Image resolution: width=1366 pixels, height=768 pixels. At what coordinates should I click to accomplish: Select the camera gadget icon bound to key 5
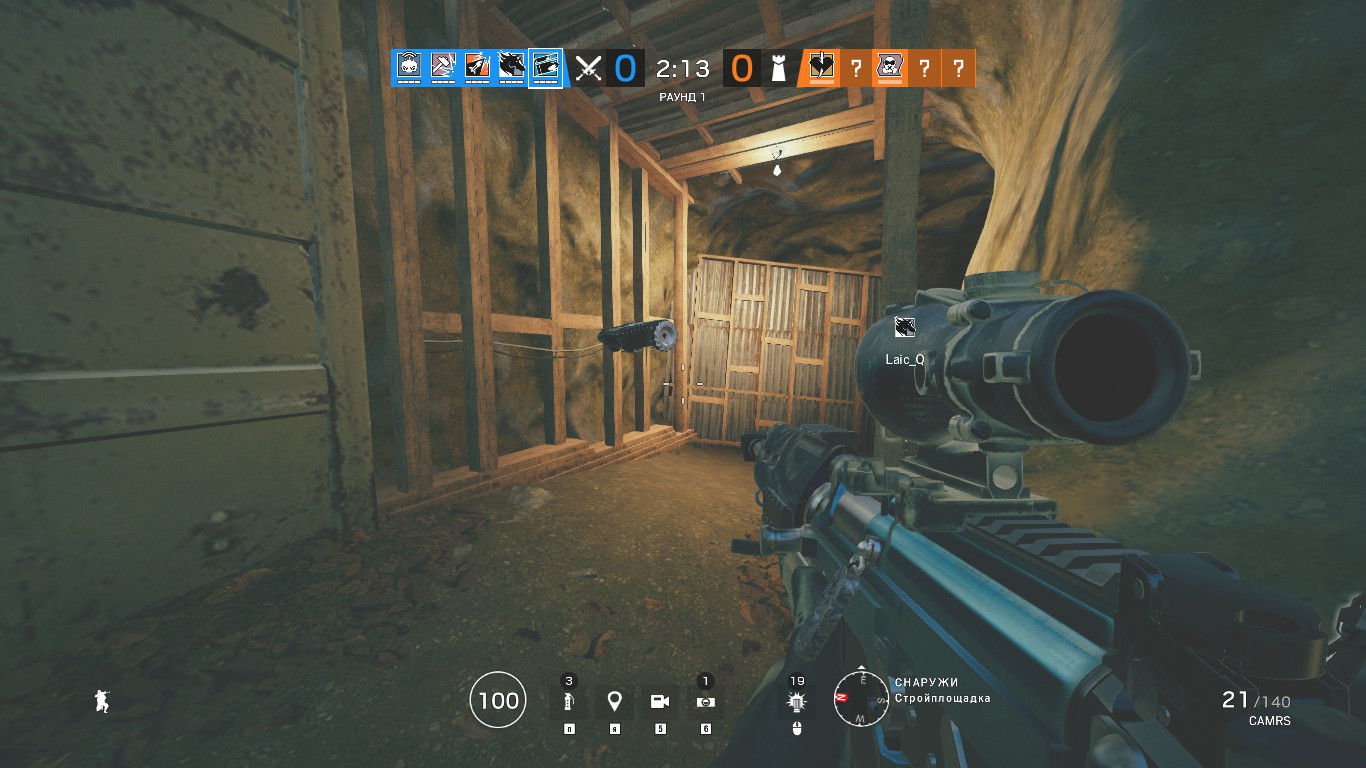pos(660,701)
